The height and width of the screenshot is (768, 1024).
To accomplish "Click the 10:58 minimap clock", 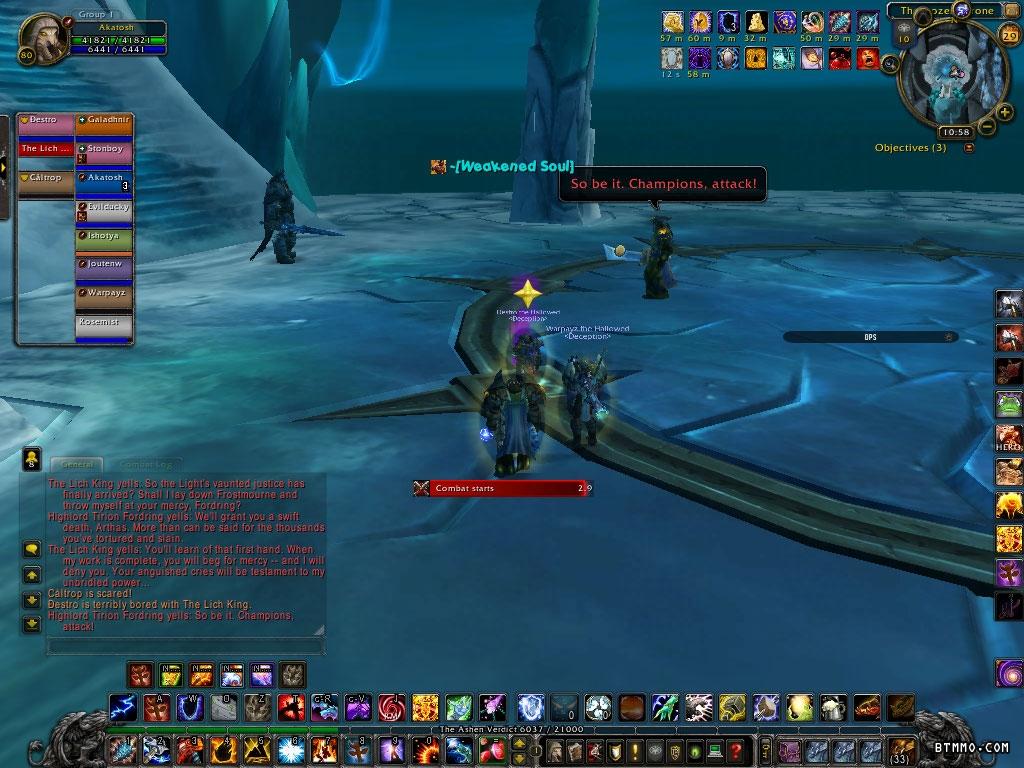I will pos(955,132).
